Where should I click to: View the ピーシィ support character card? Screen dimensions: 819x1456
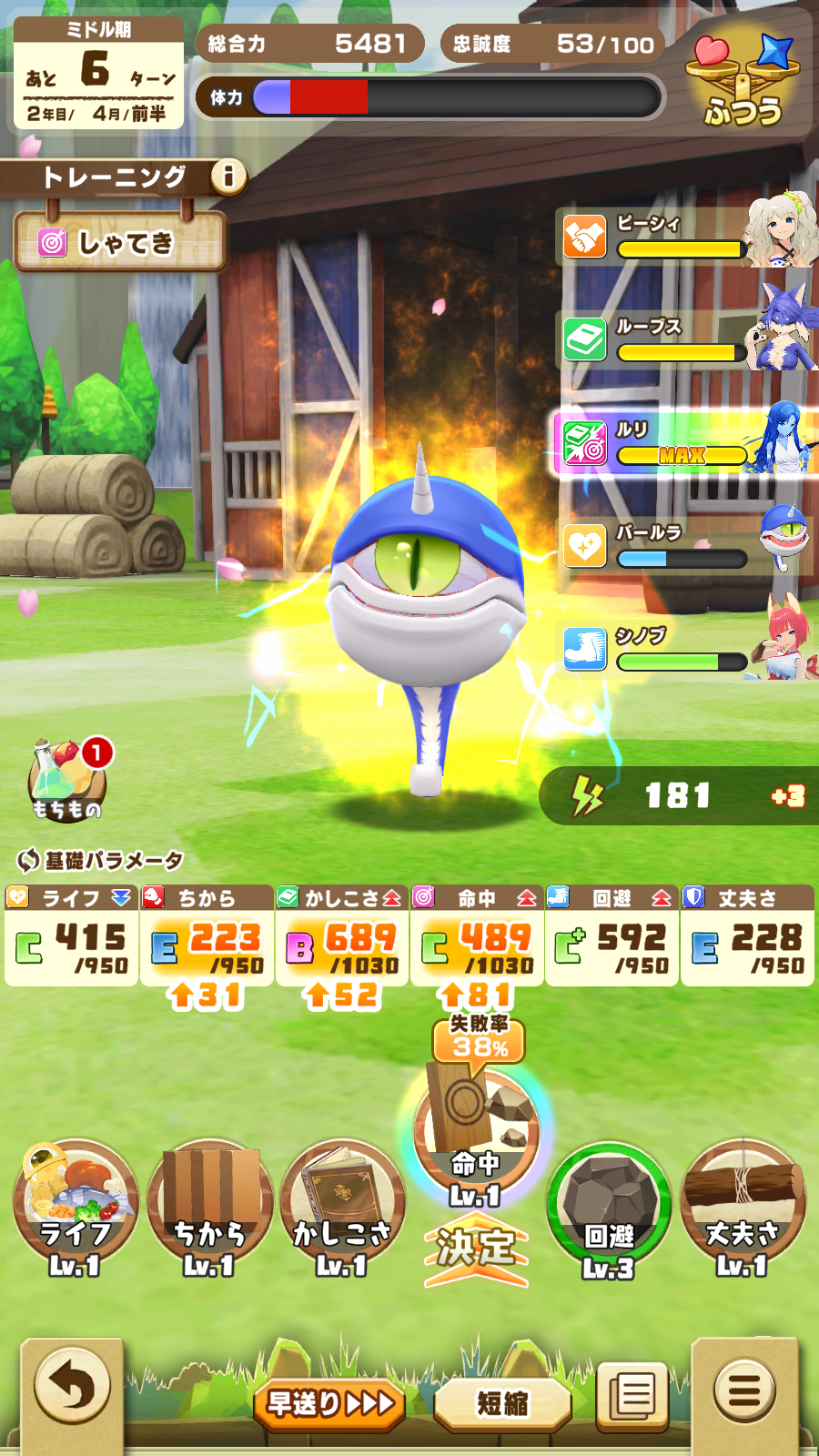pyautogui.click(x=682, y=237)
